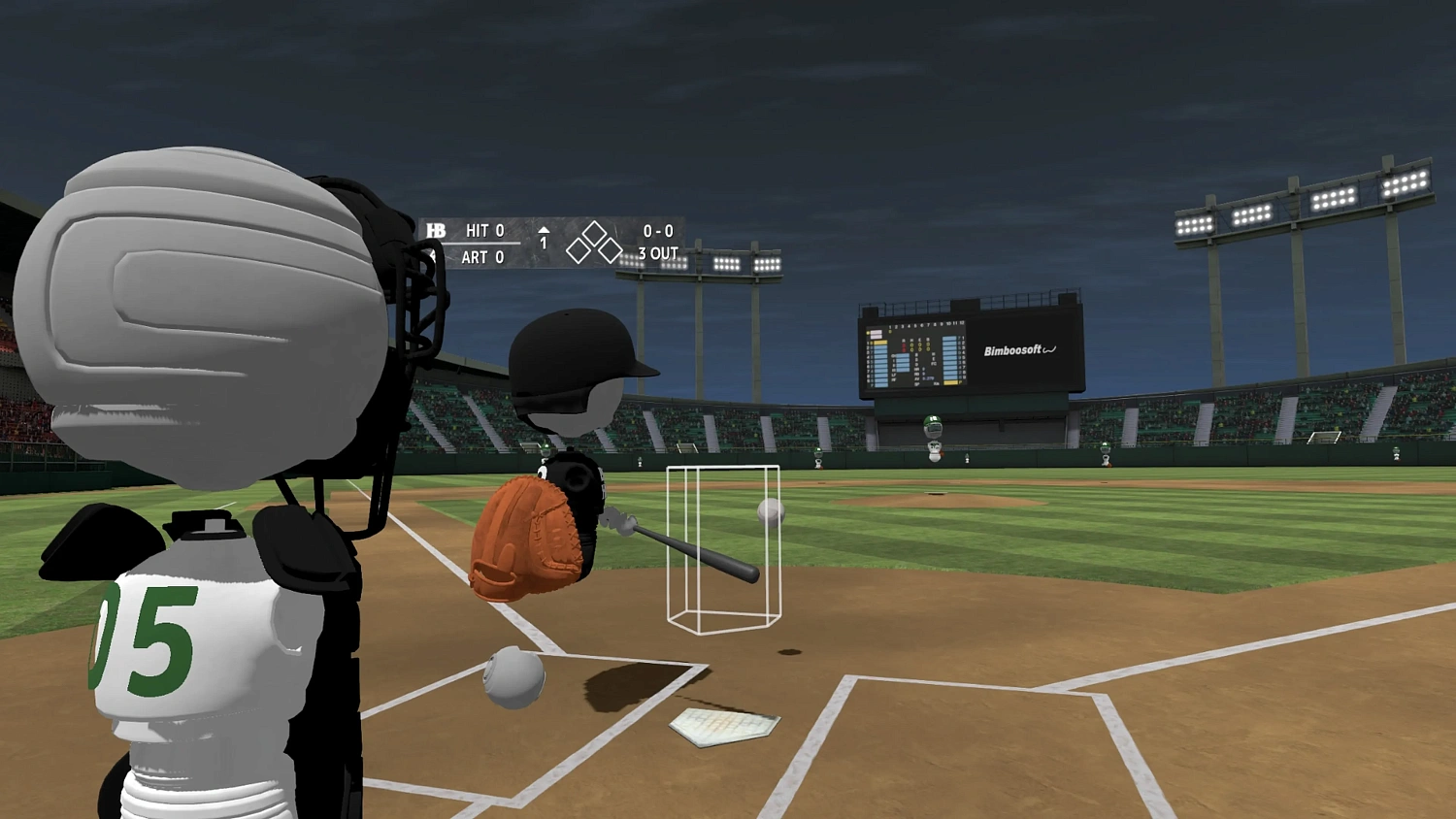The image size is (1456, 819).
Task: Toggle the 0 - 0 pitch count display
Action: (x=658, y=231)
